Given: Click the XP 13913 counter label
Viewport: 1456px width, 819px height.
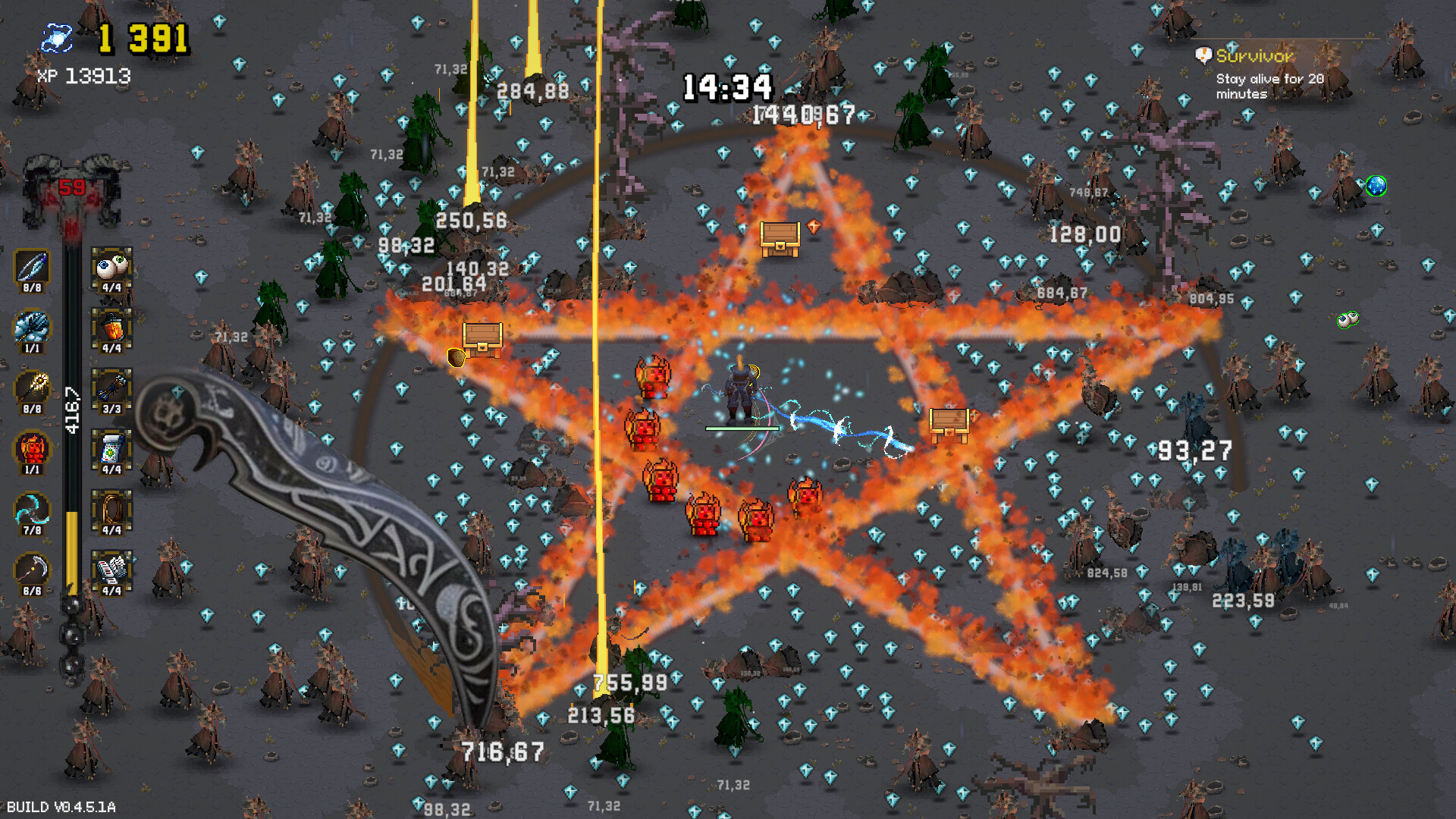Looking at the screenshot, I should click(x=83, y=76).
